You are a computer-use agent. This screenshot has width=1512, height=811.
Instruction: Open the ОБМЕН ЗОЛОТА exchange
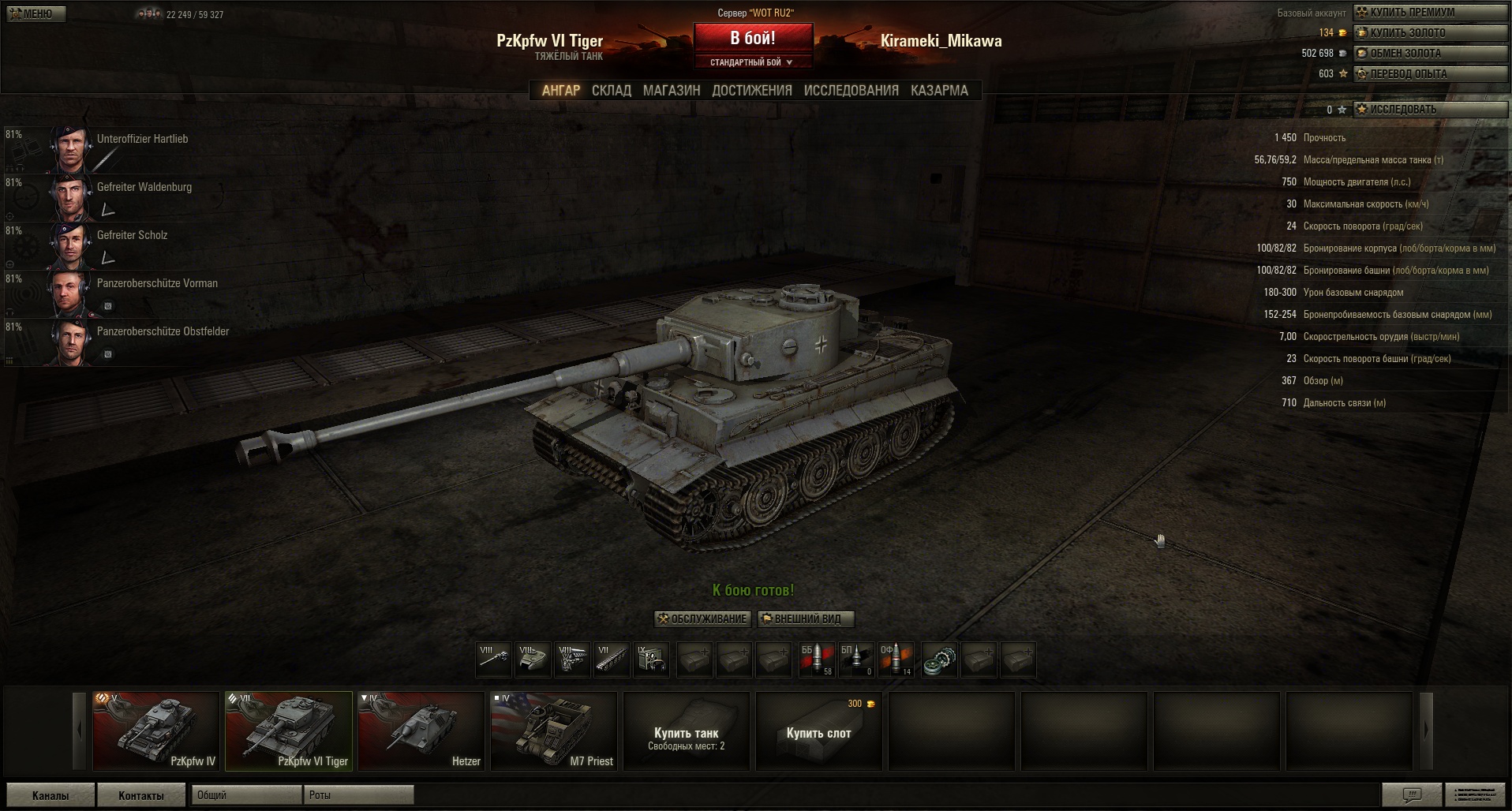coord(1429,54)
